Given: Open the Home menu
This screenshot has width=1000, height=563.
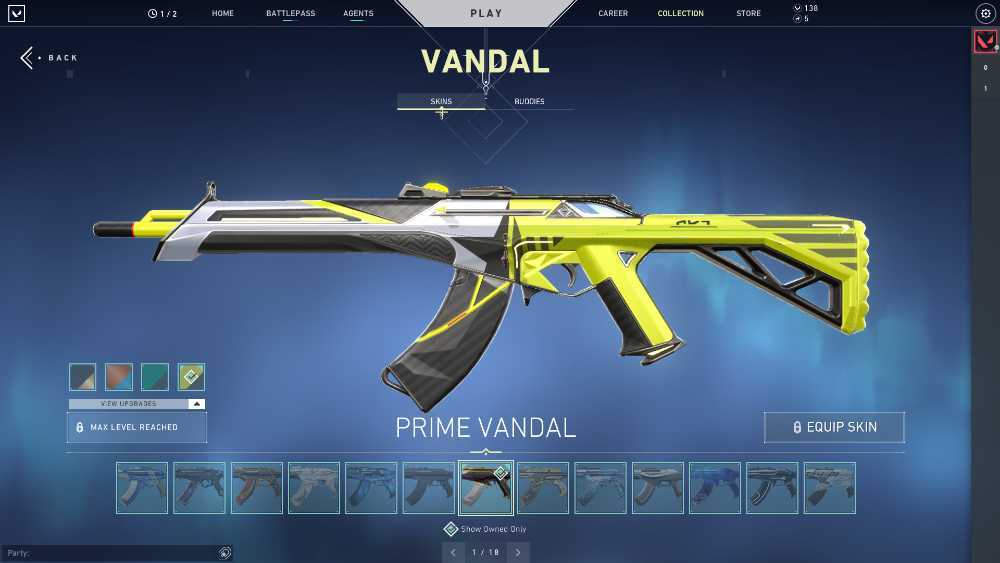Looking at the screenshot, I should 223,14.
